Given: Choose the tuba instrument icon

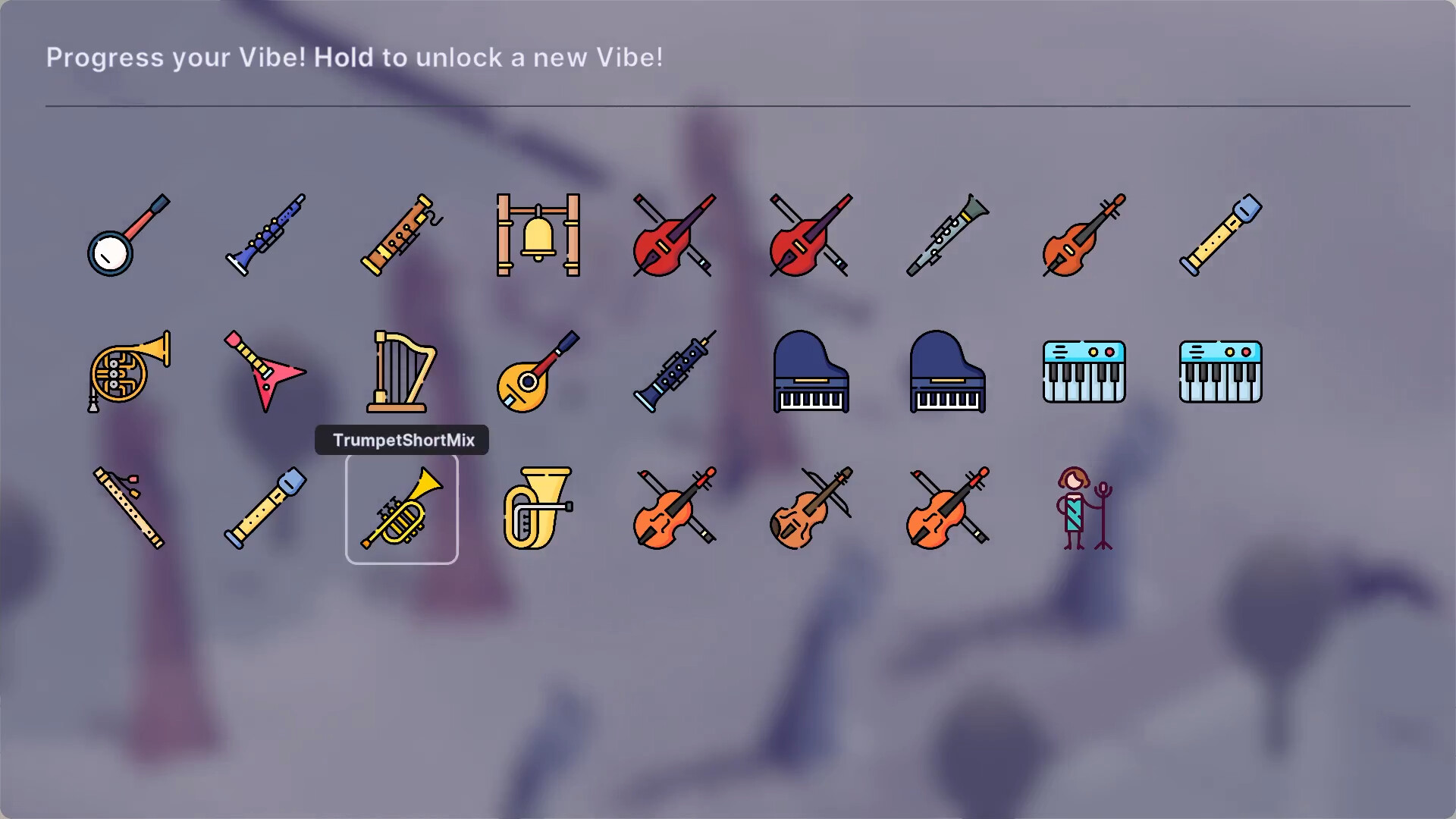Looking at the screenshot, I should [x=538, y=508].
